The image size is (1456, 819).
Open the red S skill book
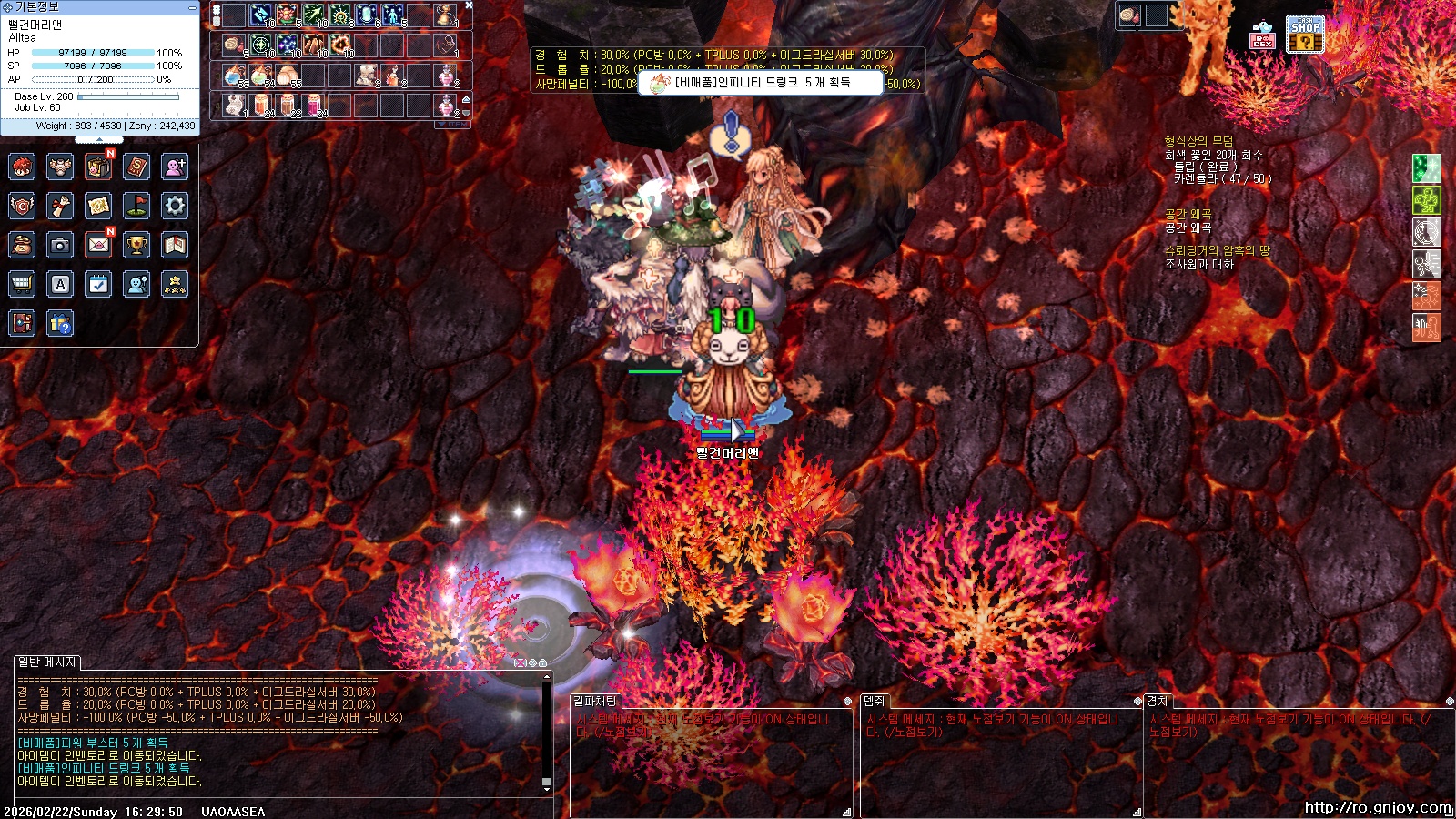[136, 167]
